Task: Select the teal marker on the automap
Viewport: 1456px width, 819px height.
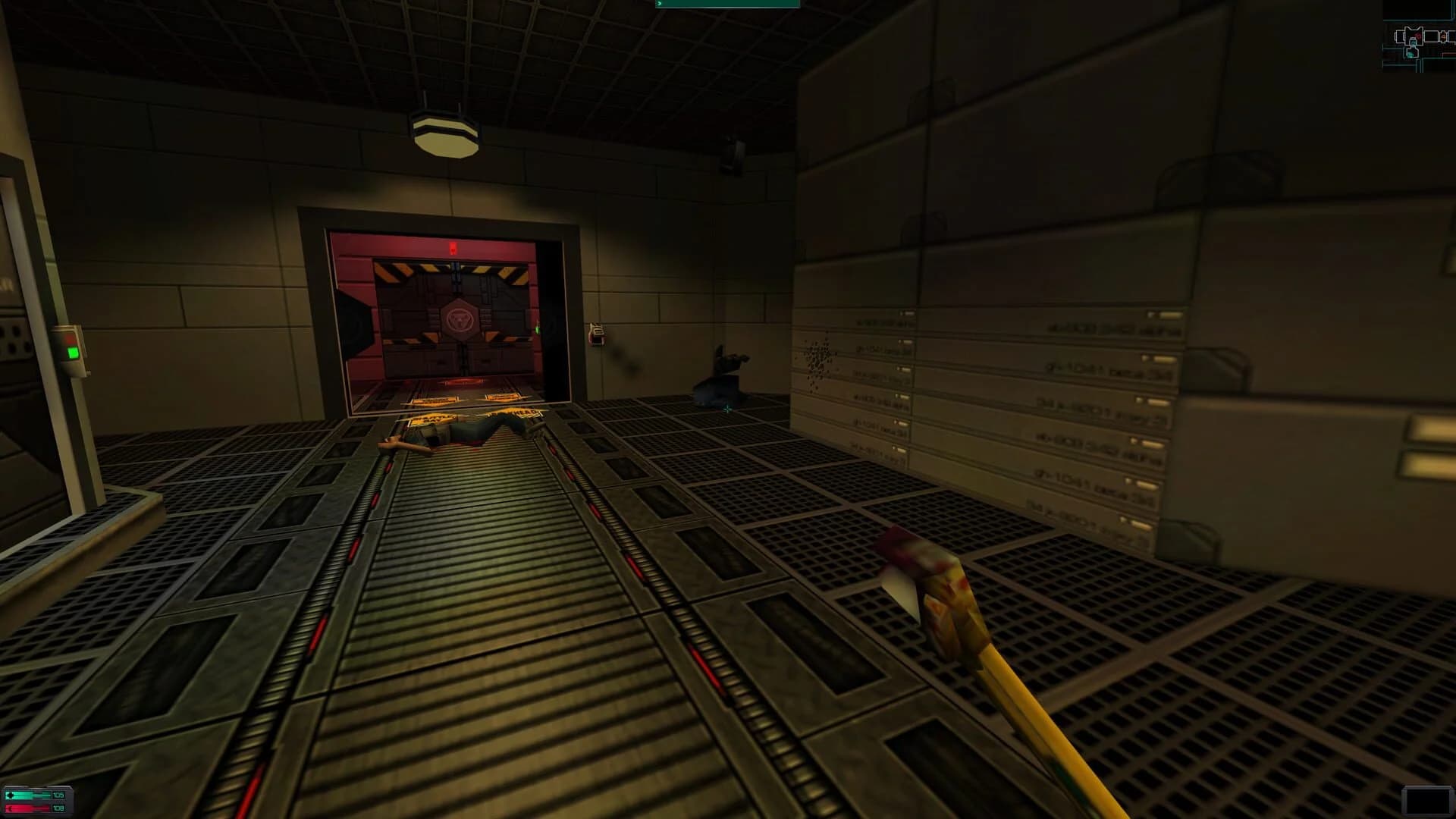Action: click(x=1411, y=54)
